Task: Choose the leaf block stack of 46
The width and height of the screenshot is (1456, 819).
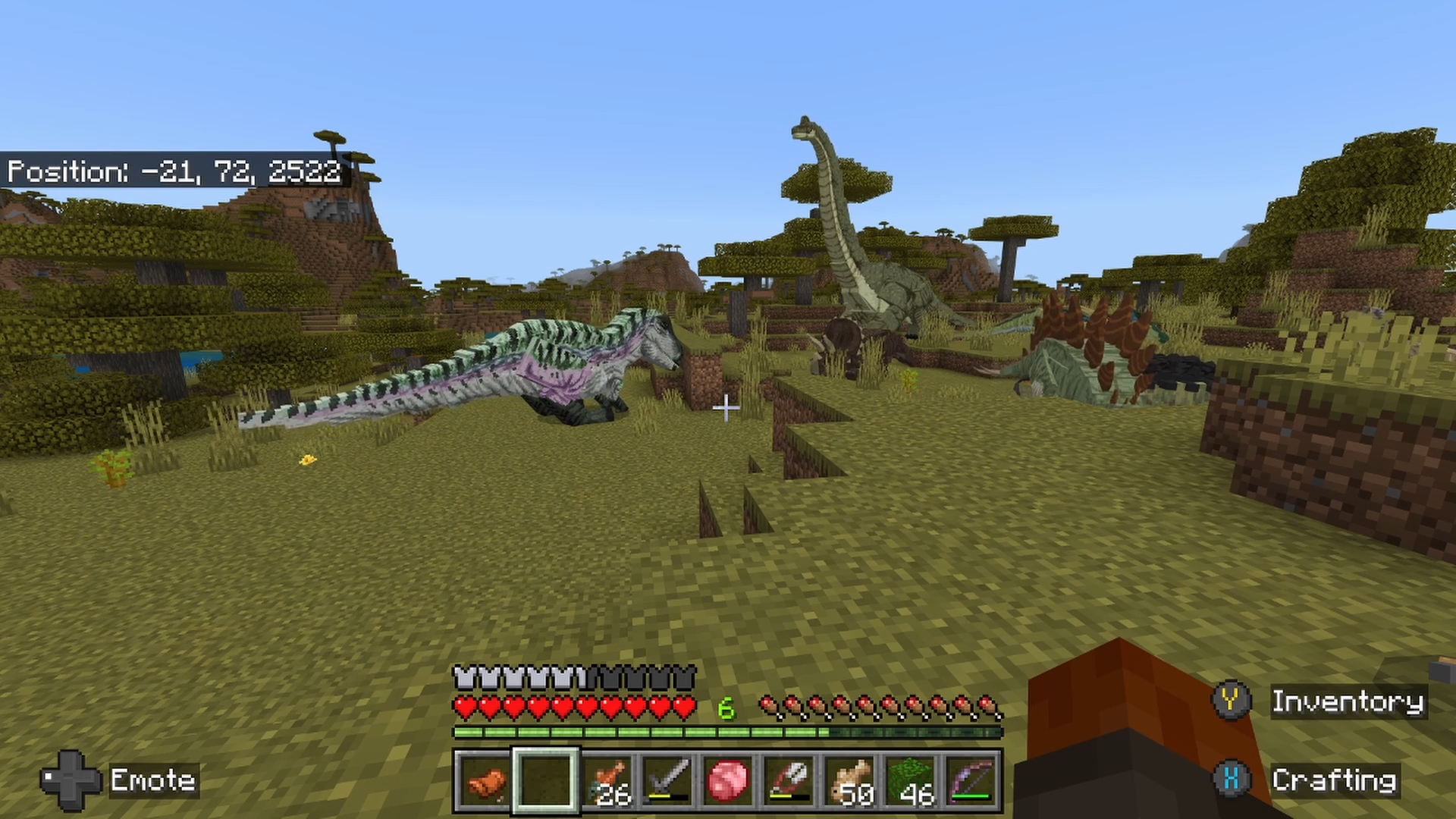Action: pyautogui.click(x=911, y=781)
